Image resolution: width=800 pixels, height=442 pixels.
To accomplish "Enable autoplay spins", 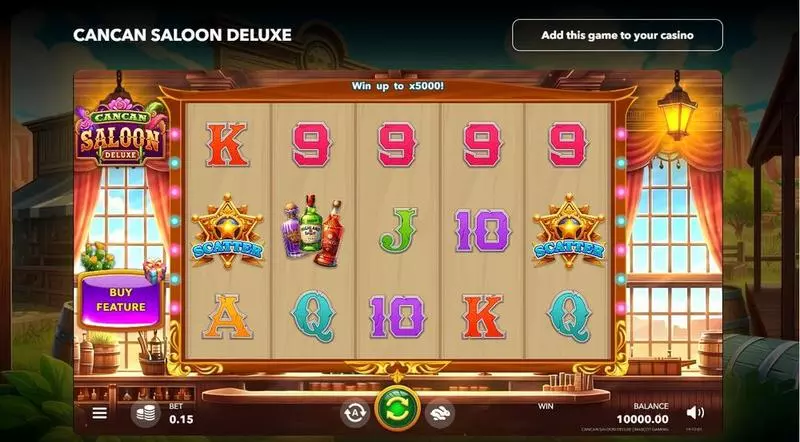I will click(353, 411).
